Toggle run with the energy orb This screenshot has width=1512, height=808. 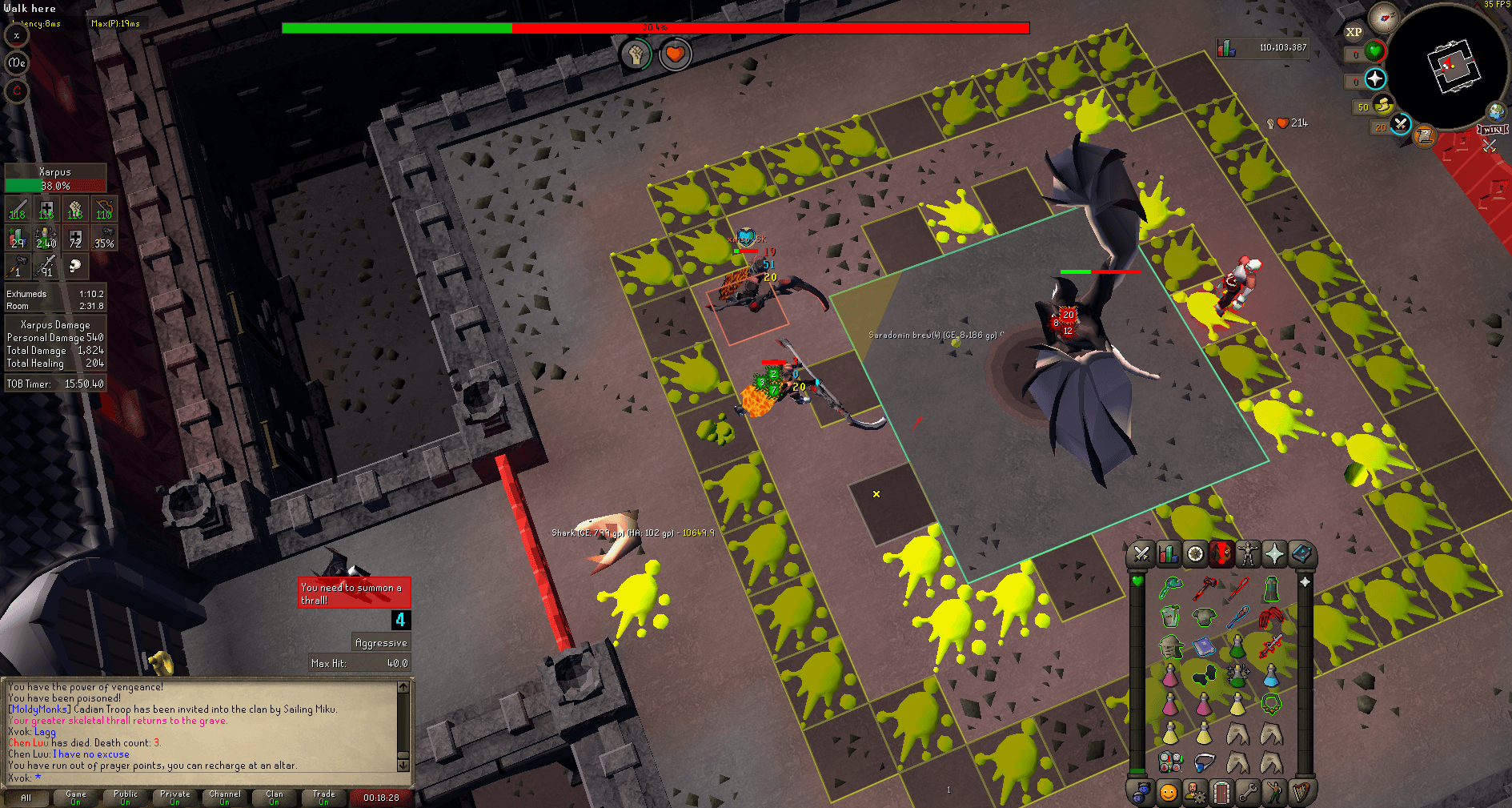[1382, 107]
